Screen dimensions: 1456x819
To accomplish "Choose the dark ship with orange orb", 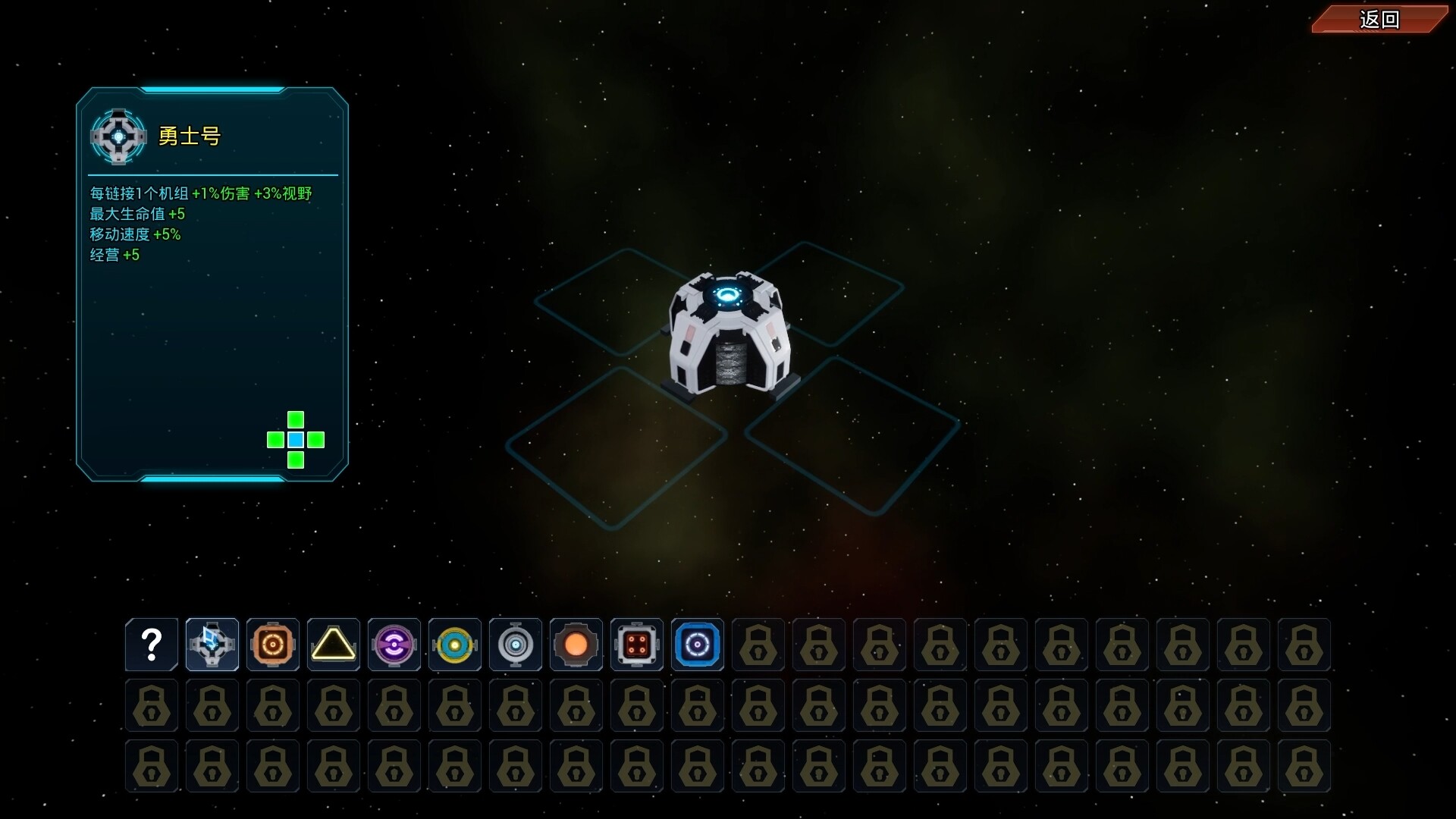I will tap(576, 645).
